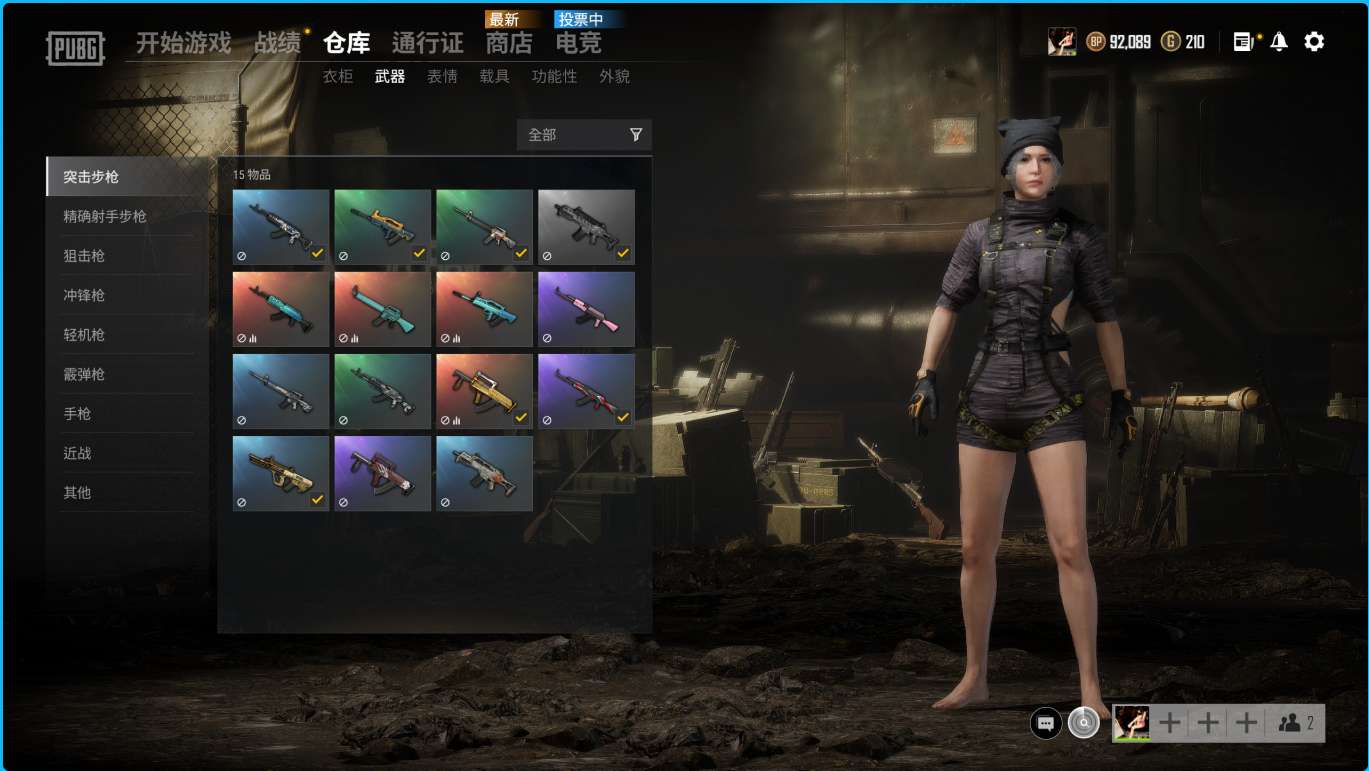Viewport: 1369px width, 771px height.
Task: Select the pink rifle skin on purple
Action: tap(586, 309)
